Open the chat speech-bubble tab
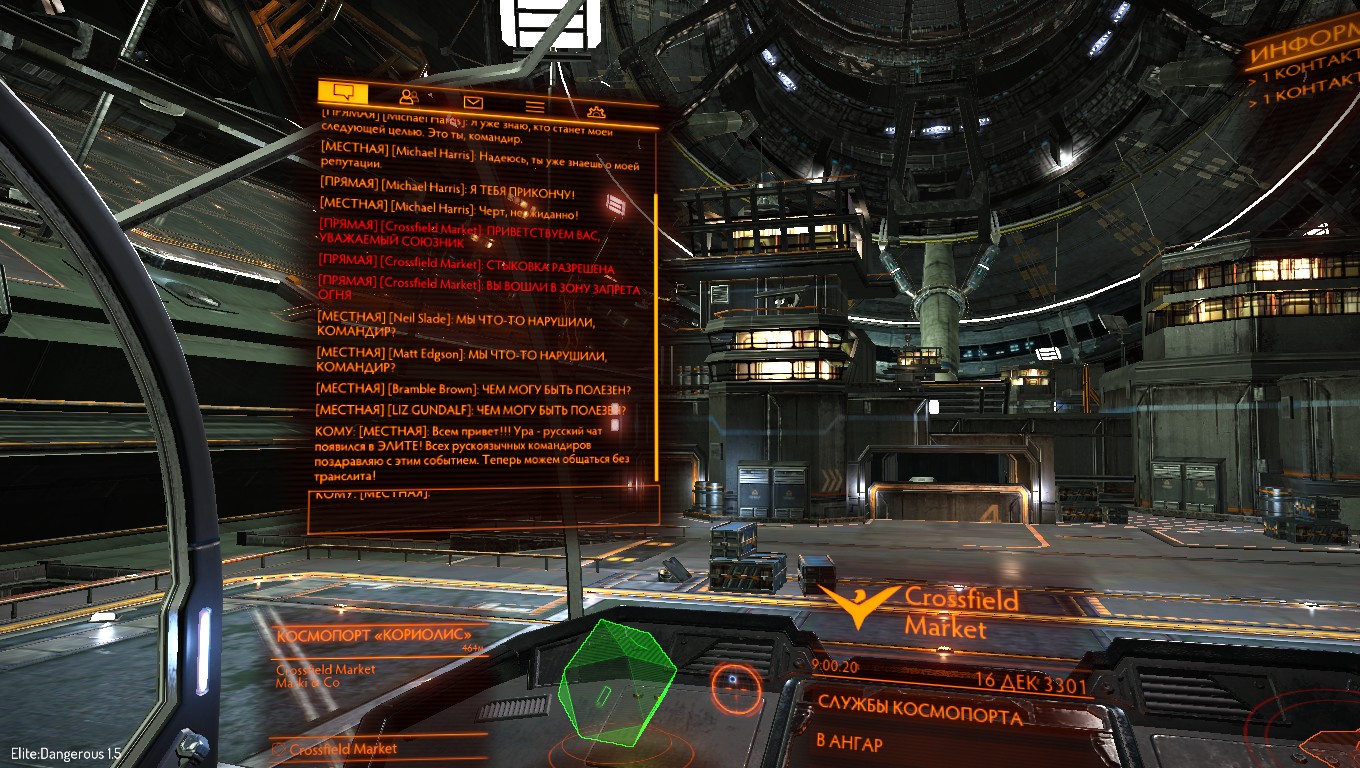The width and height of the screenshot is (1360, 768). (343, 93)
